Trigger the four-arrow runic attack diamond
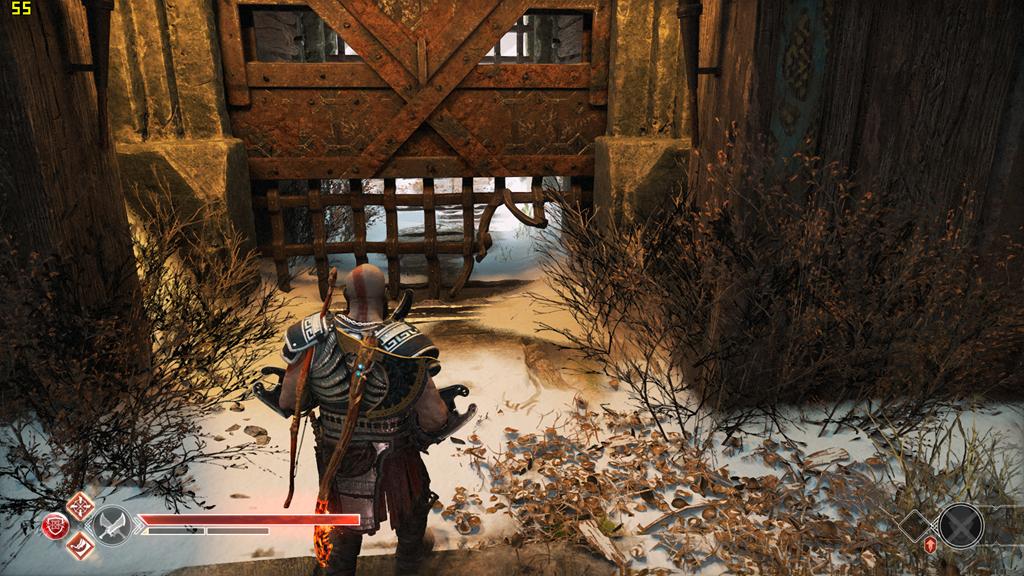Screen dimensions: 1024x576 [80, 507]
